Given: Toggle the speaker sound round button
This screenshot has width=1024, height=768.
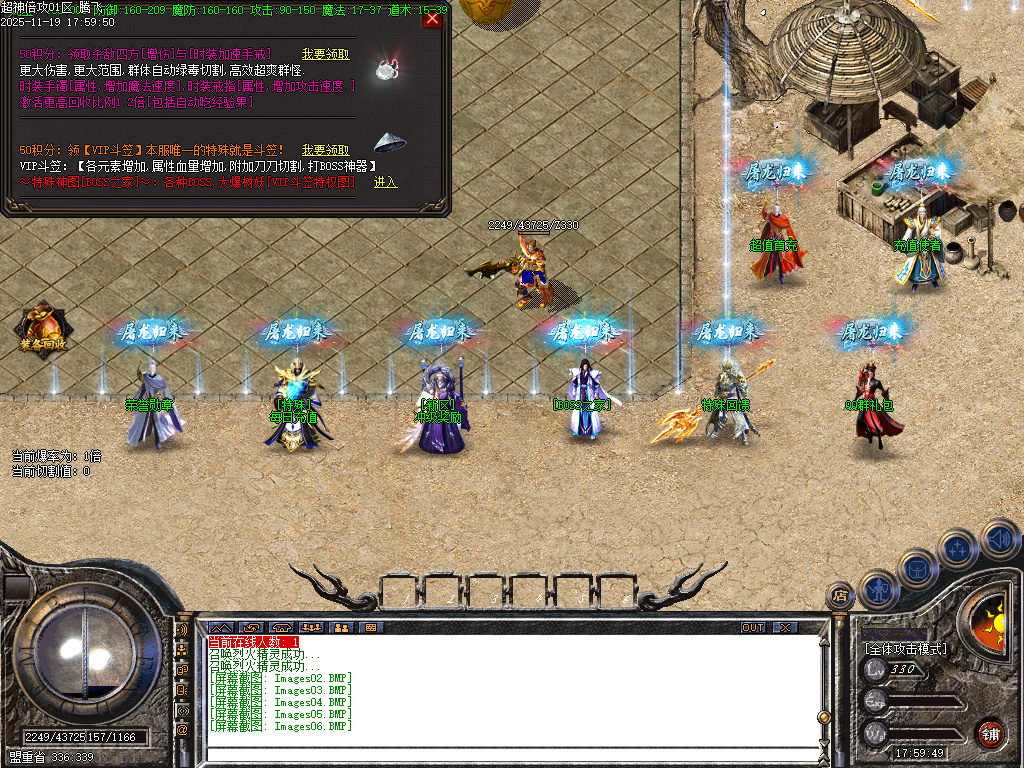Looking at the screenshot, I should click(x=999, y=537).
